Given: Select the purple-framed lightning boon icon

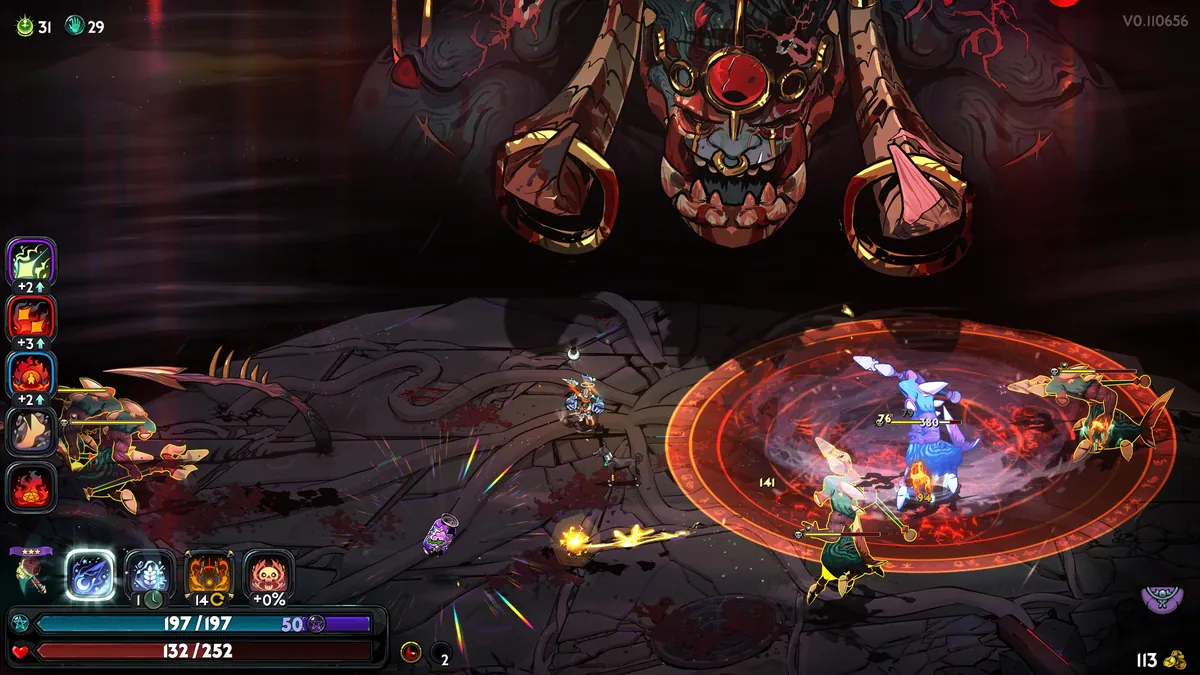Looking at the screenshot, I should [x=31, y=262].
